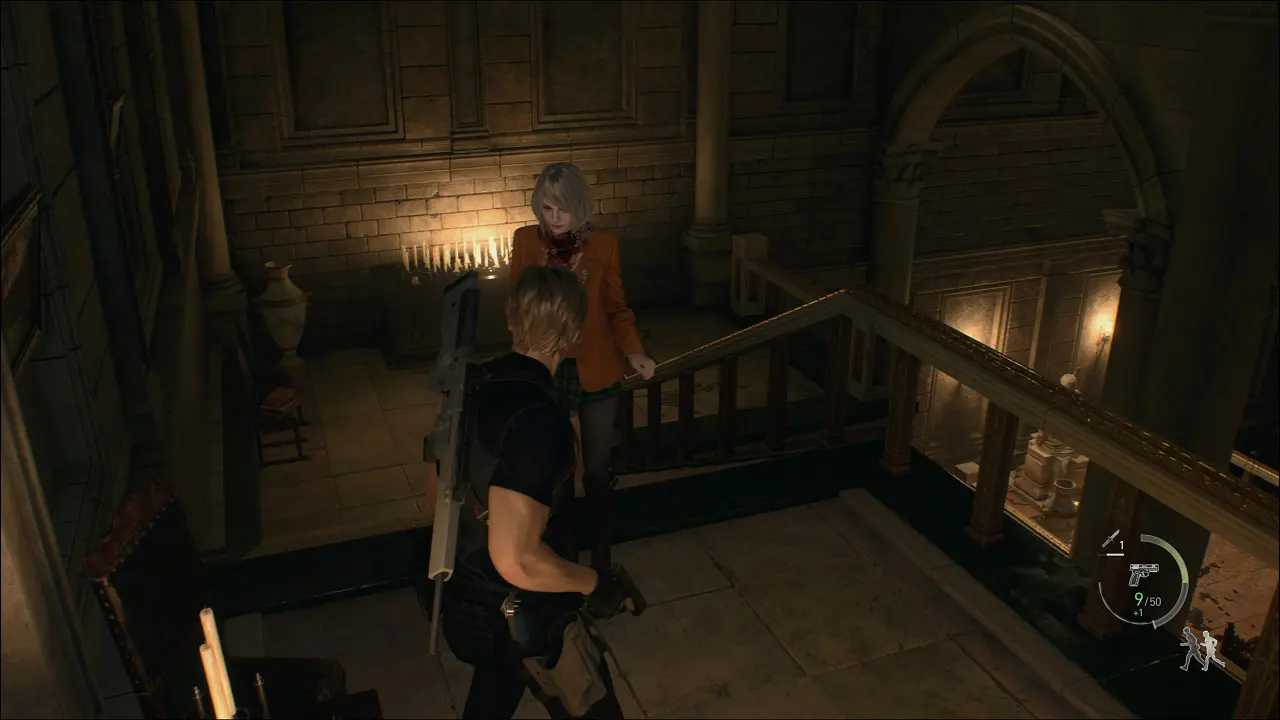
Task: Select the equipped handgun icon
Action: pos(1142,574)
